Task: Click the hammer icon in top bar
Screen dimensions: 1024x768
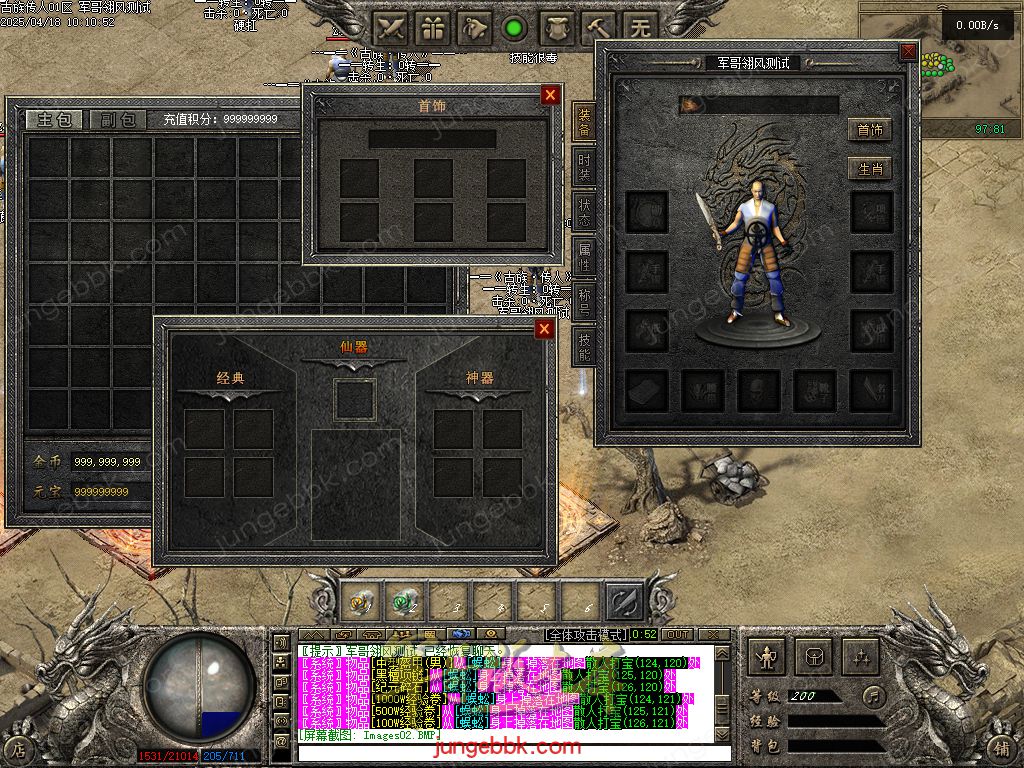Action: coord(599,27)
